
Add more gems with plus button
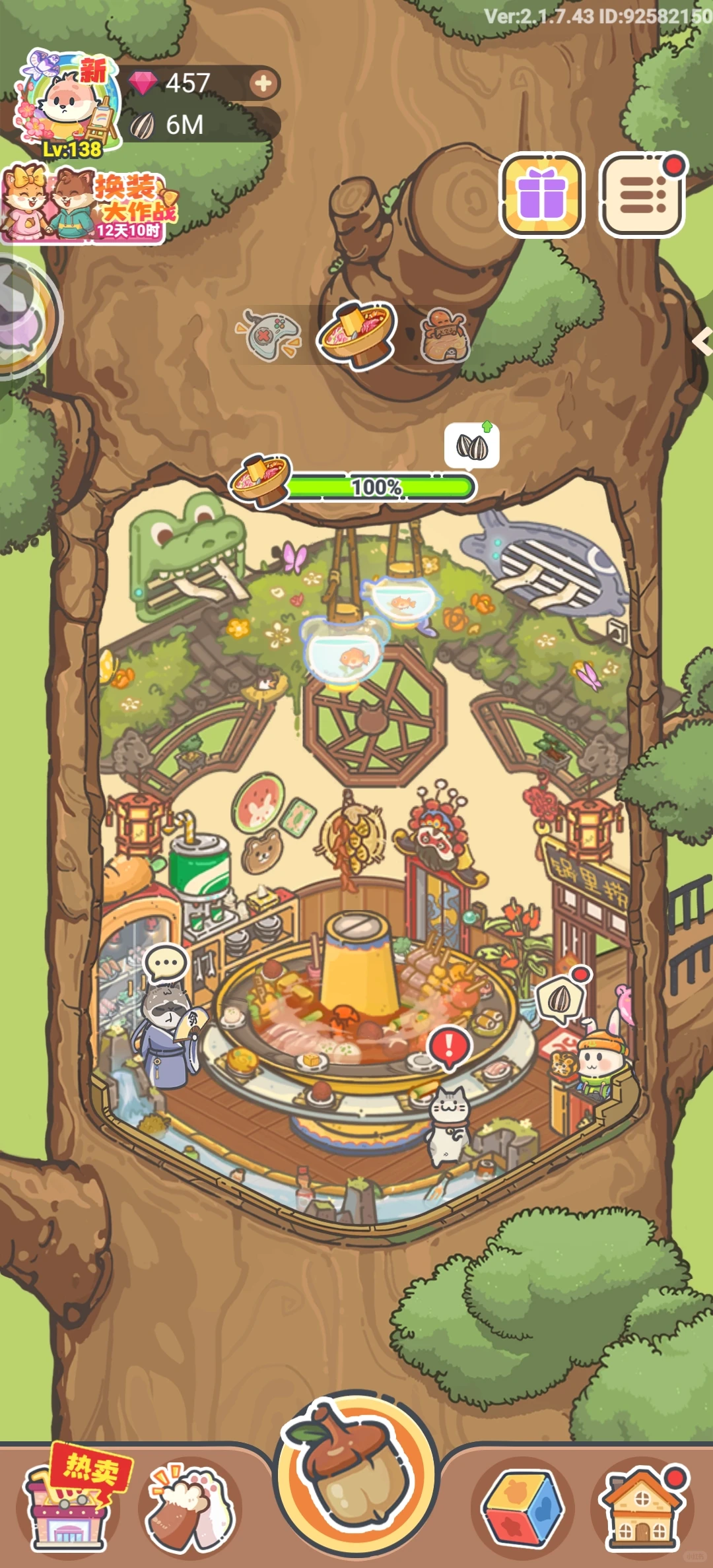(x=263, y=83)
